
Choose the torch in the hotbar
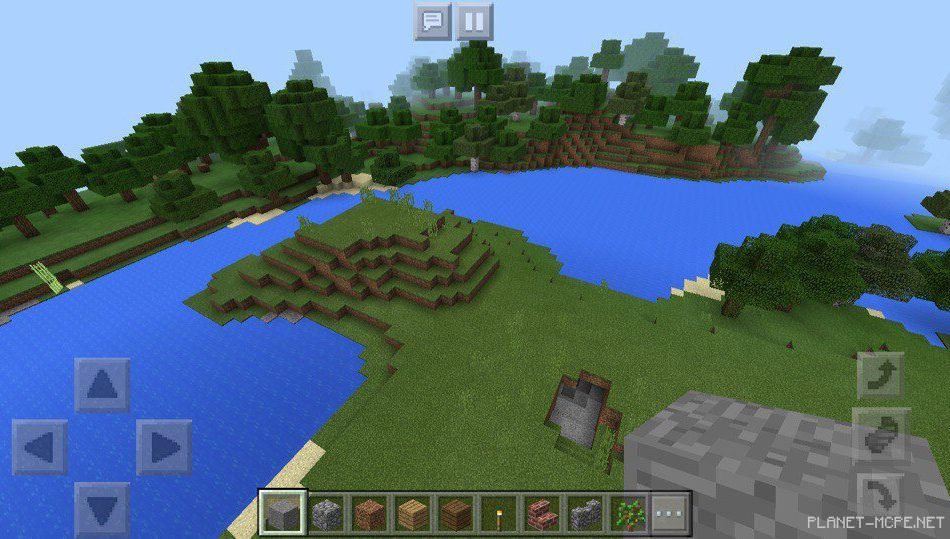click(x=498, y=514)
